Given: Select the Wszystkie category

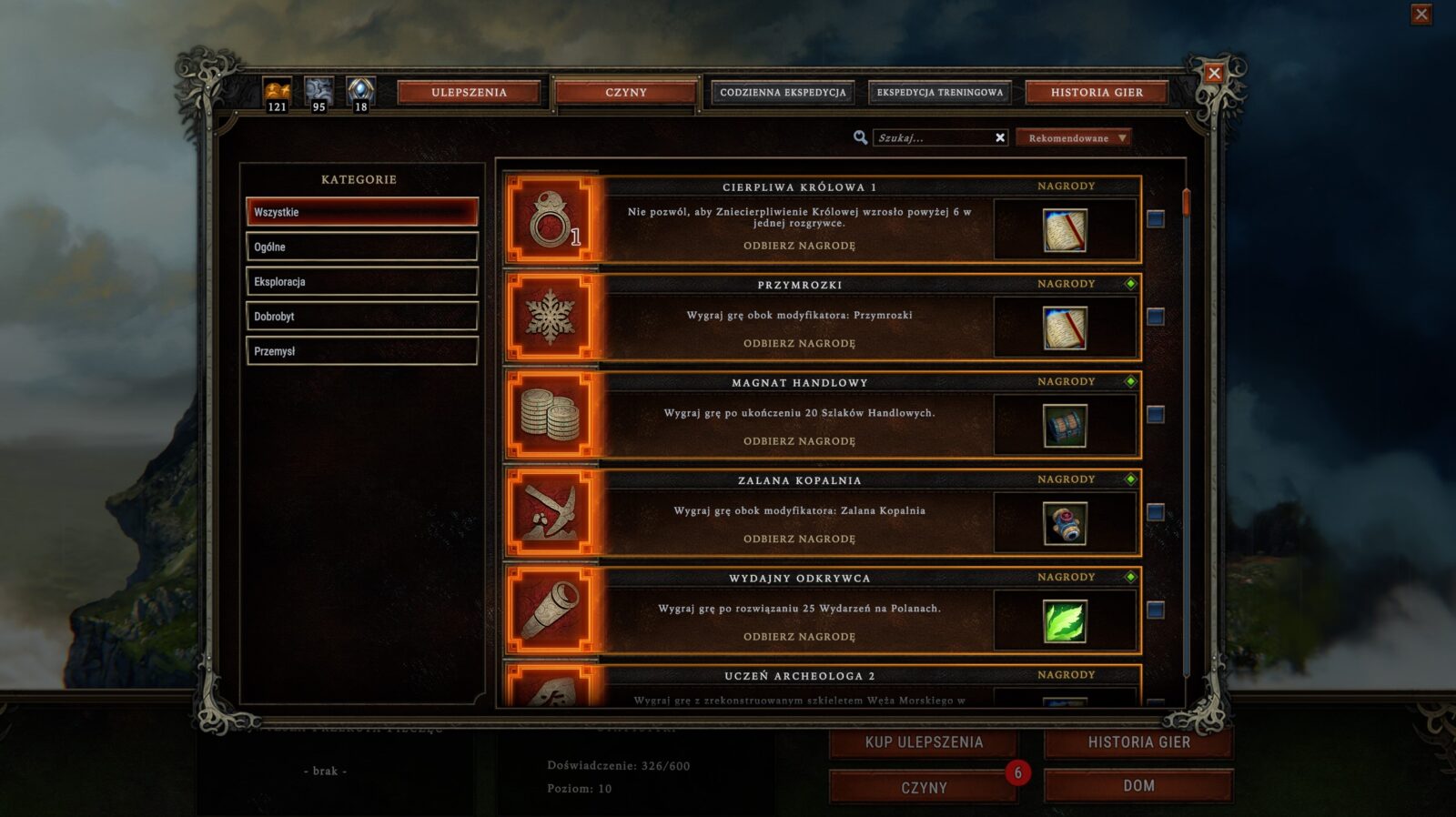Looking at the screenshot, I should click(361, 212).
